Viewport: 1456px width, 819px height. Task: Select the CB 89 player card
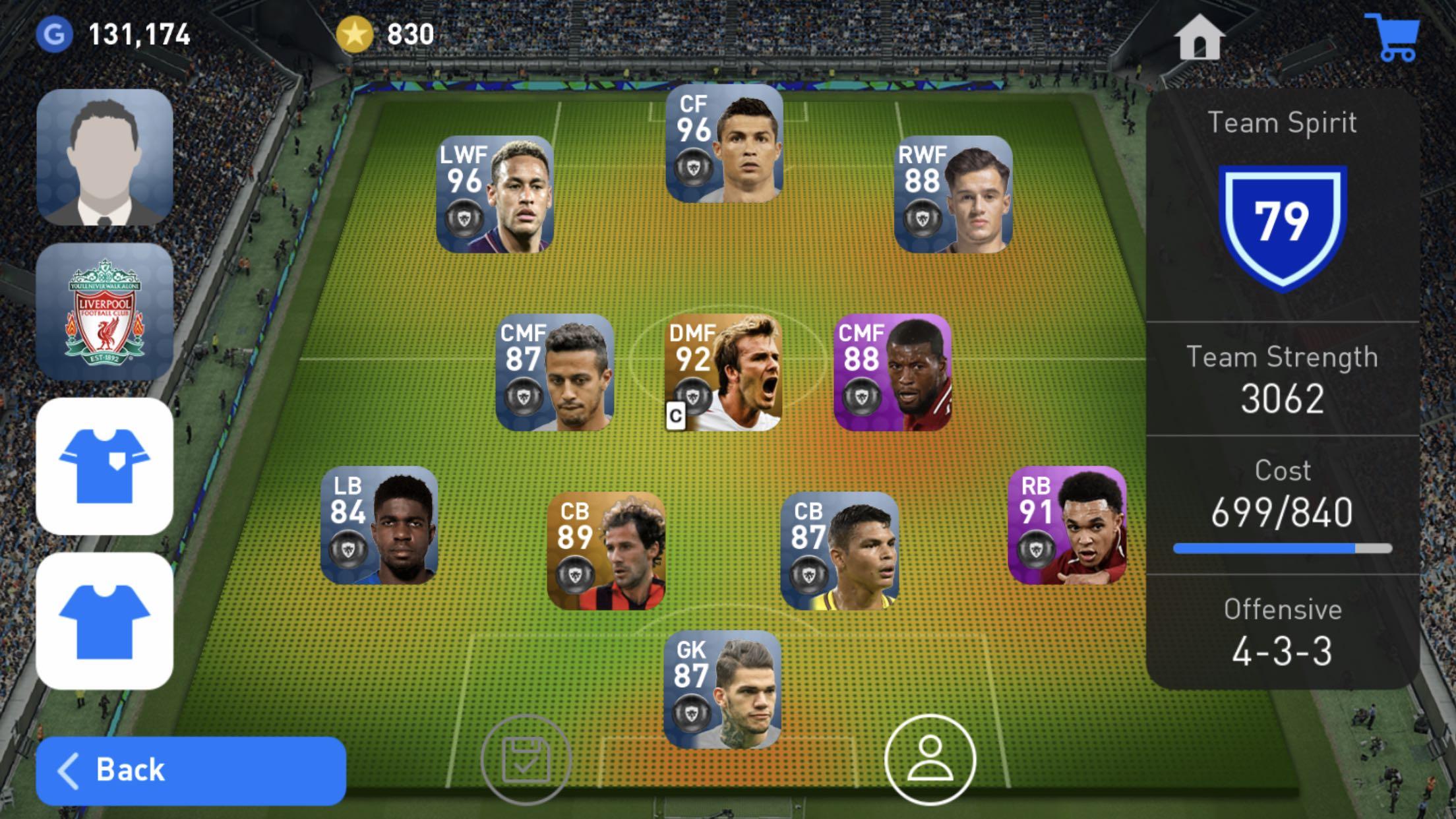pos(606,551)
